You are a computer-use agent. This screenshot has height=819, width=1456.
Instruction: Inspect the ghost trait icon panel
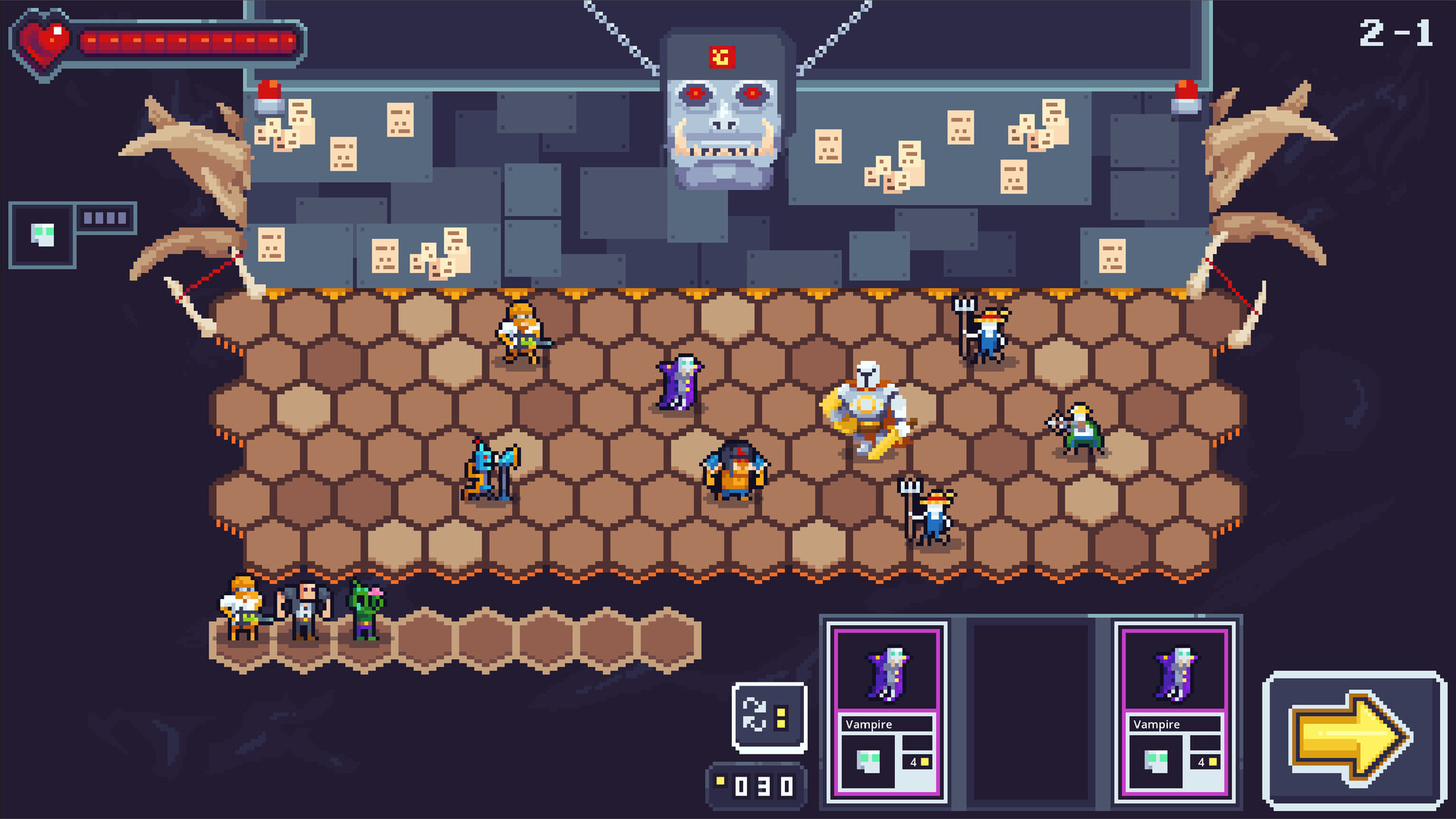pos(42,235)
